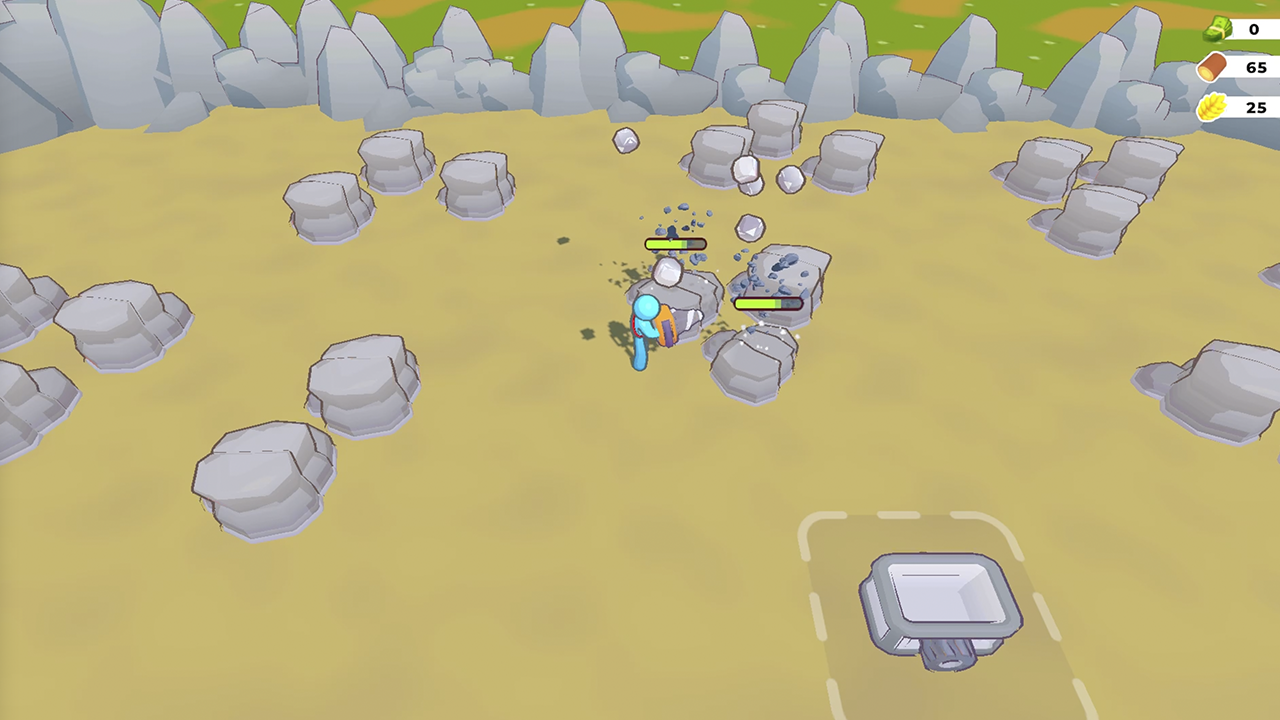The height and width of the screenshot is (720, 1280).
Task: Click the upper rock's green health bar
Action: pos(677,244)
